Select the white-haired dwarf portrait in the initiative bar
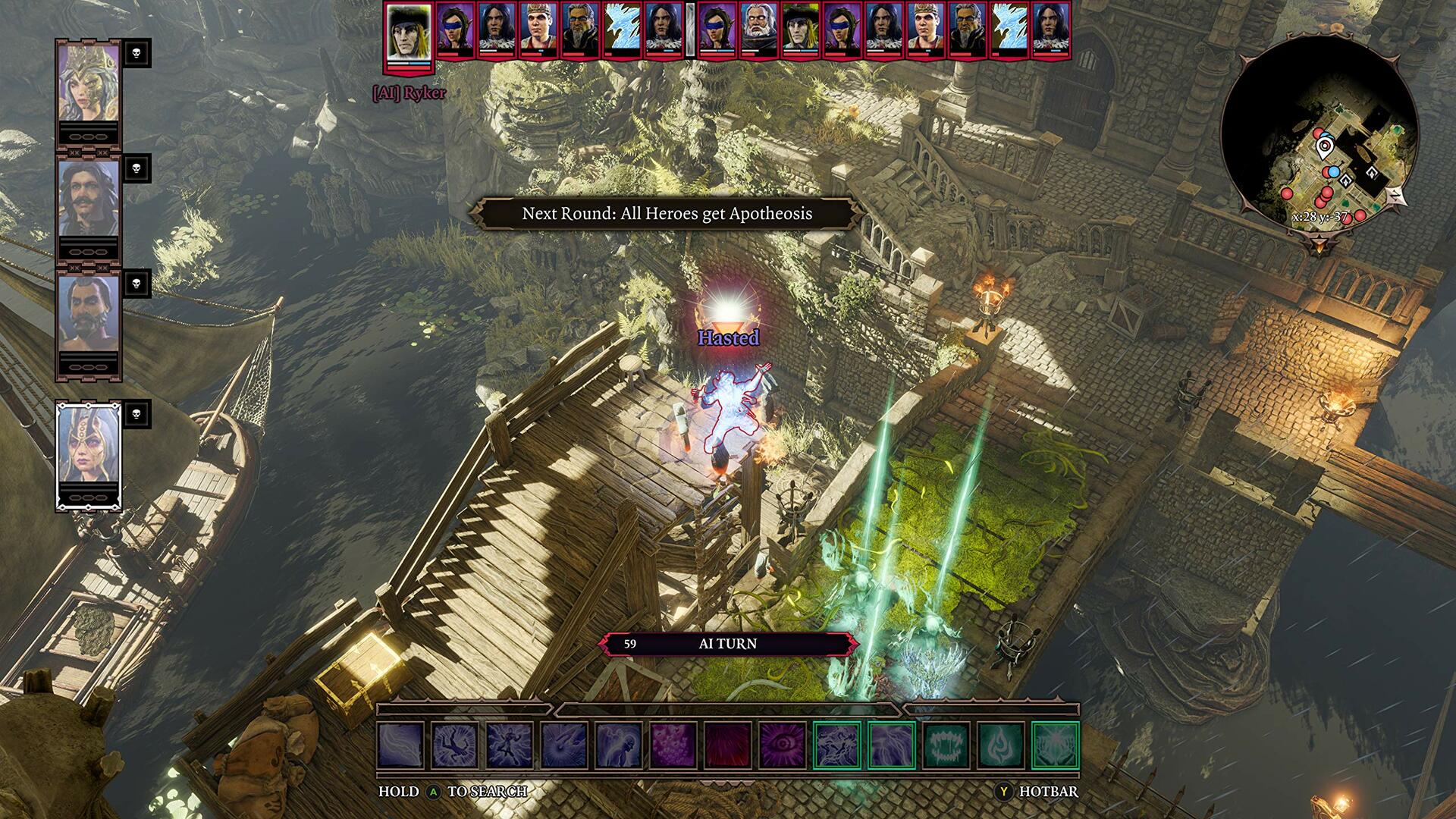This screenshot has height=819, width=1456. 758,27
